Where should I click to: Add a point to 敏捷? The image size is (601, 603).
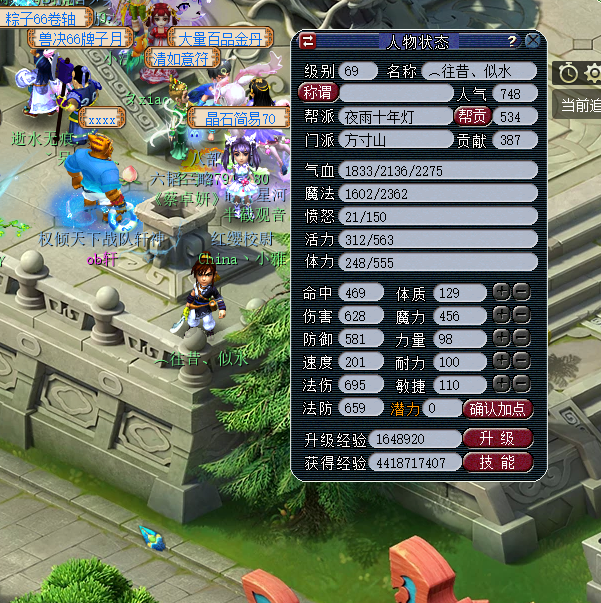(x=501, y=385)
